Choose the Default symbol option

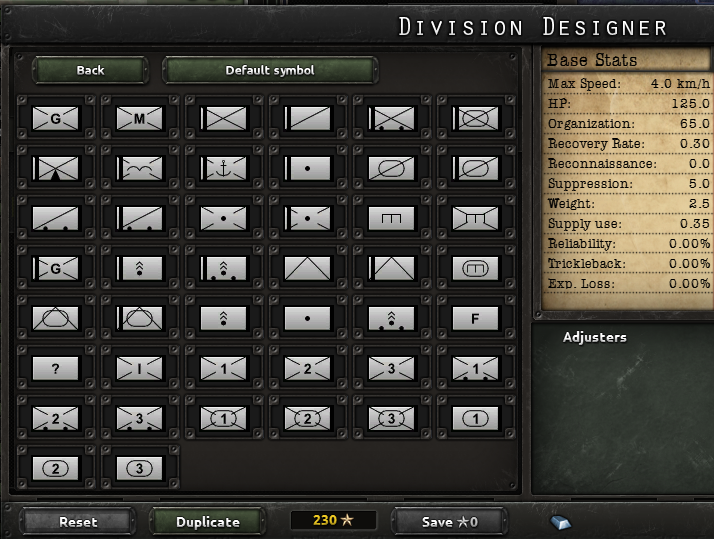tap(270, 70)
